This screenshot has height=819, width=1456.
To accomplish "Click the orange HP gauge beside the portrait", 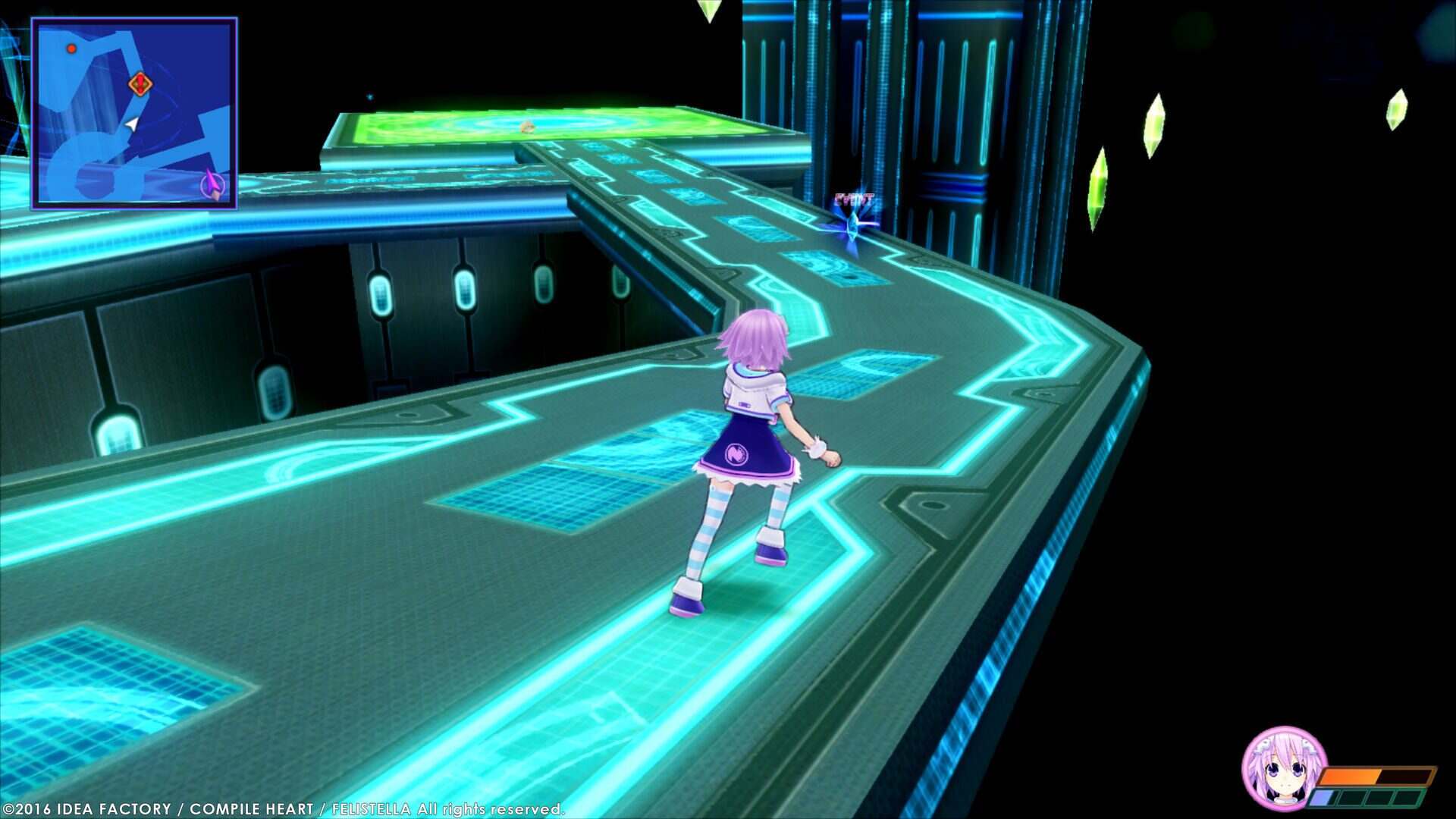I will (x=1350, y=775).
